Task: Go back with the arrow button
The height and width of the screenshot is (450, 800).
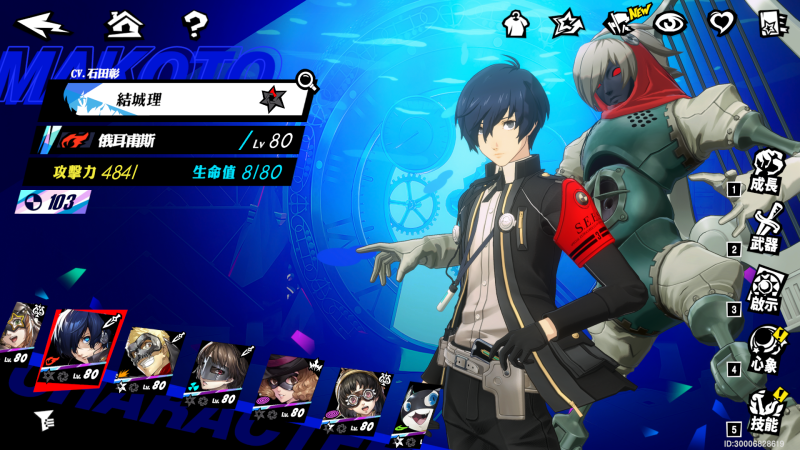Action: point(43,23)
